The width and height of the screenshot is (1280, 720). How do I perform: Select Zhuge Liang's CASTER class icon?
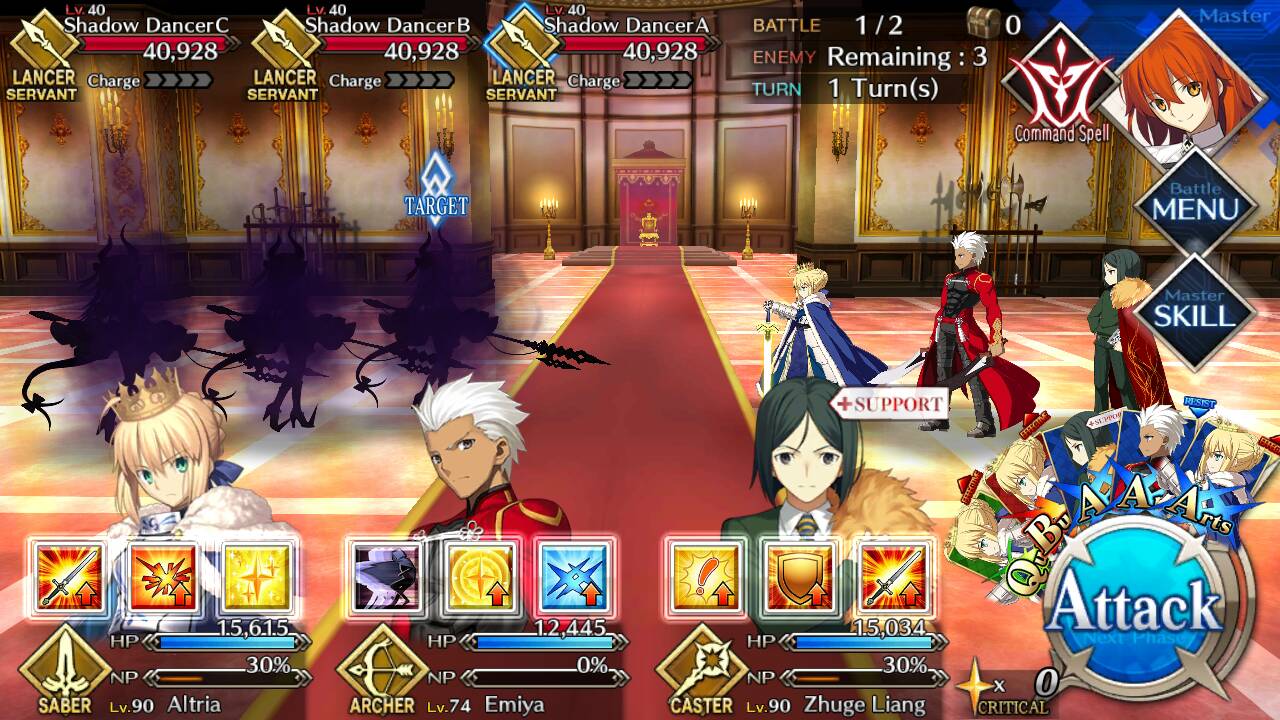click(701, 672)
